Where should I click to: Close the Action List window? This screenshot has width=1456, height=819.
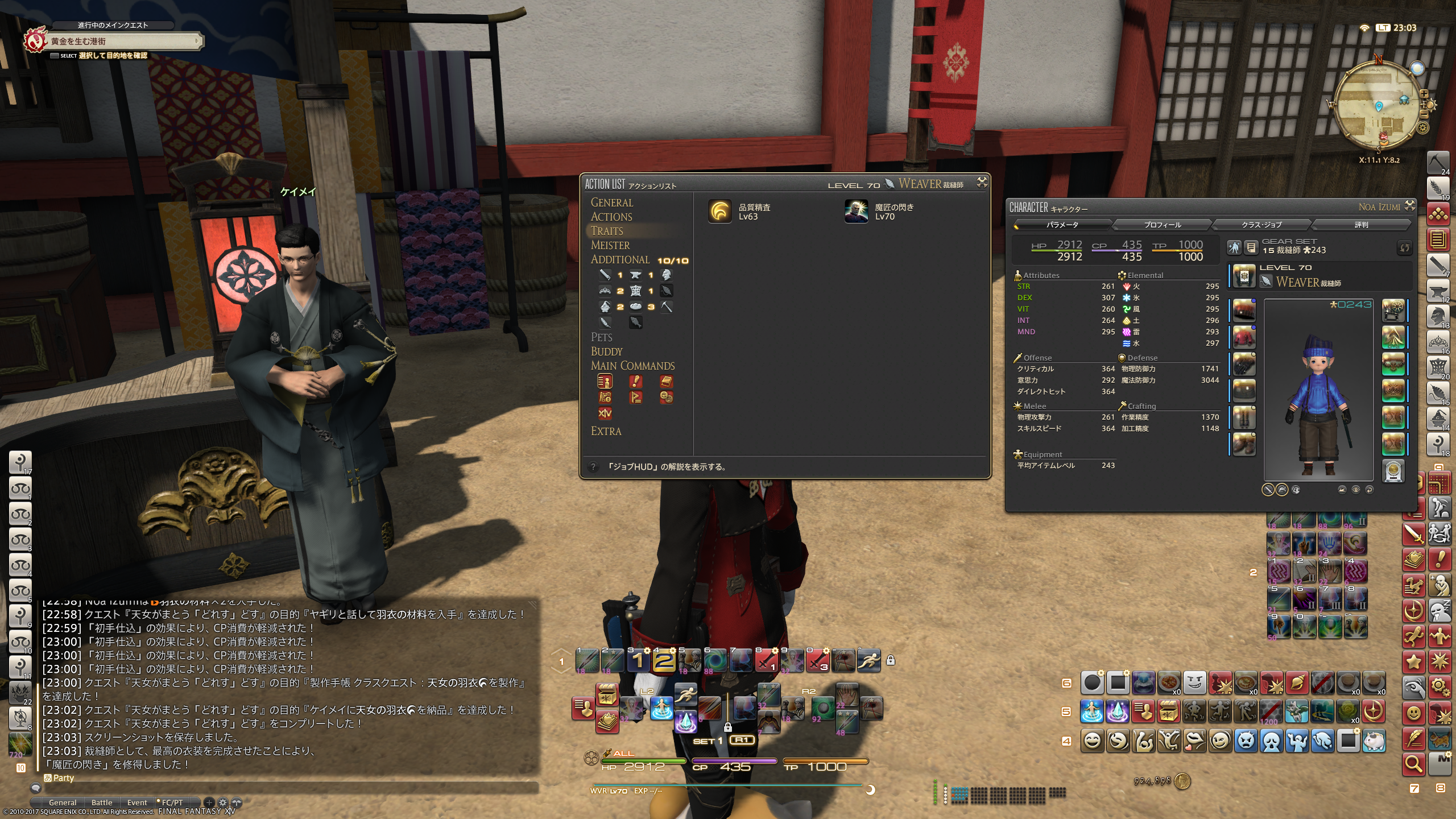click(x=982, y=182)
